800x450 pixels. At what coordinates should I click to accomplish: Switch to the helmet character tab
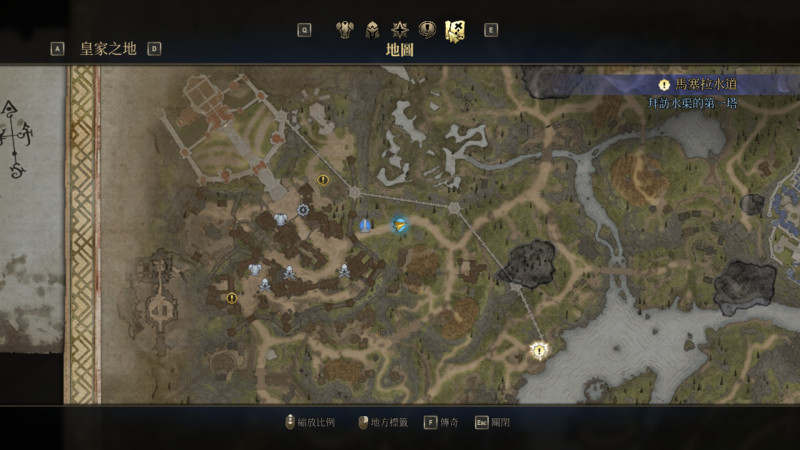point(372,29)
